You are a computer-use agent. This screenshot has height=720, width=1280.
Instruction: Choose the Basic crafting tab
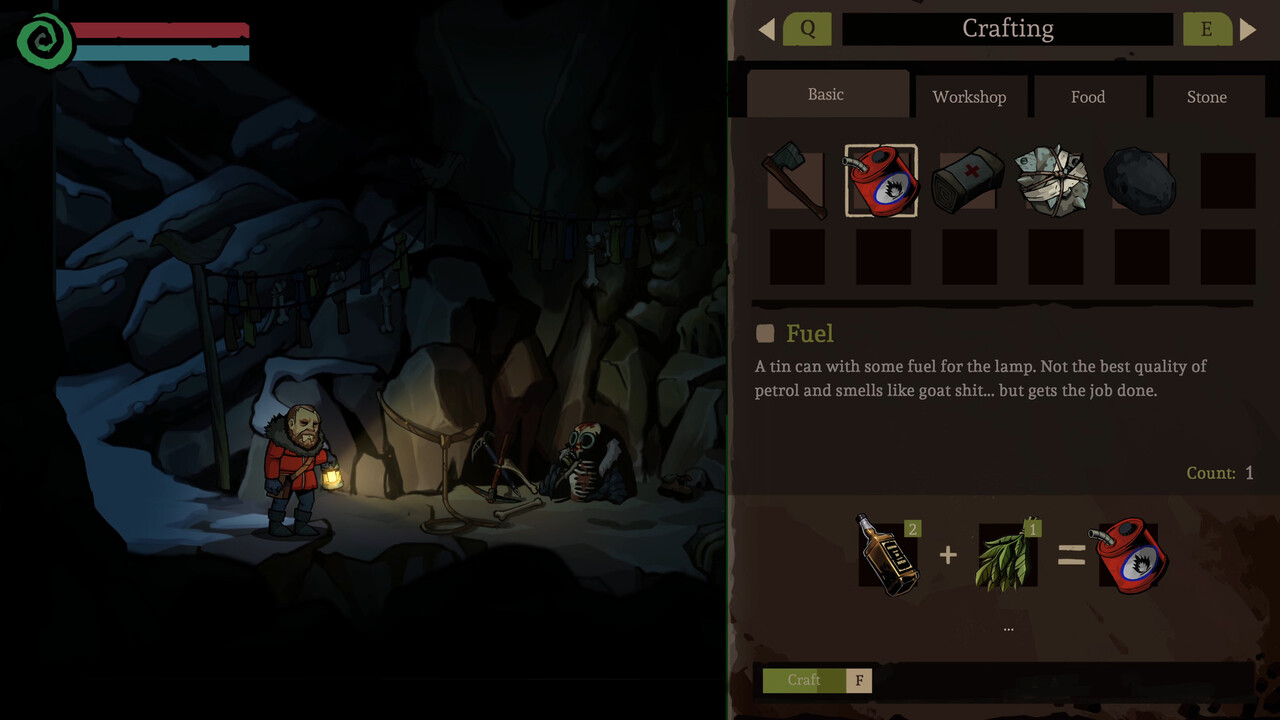click(x=826, y=94)
